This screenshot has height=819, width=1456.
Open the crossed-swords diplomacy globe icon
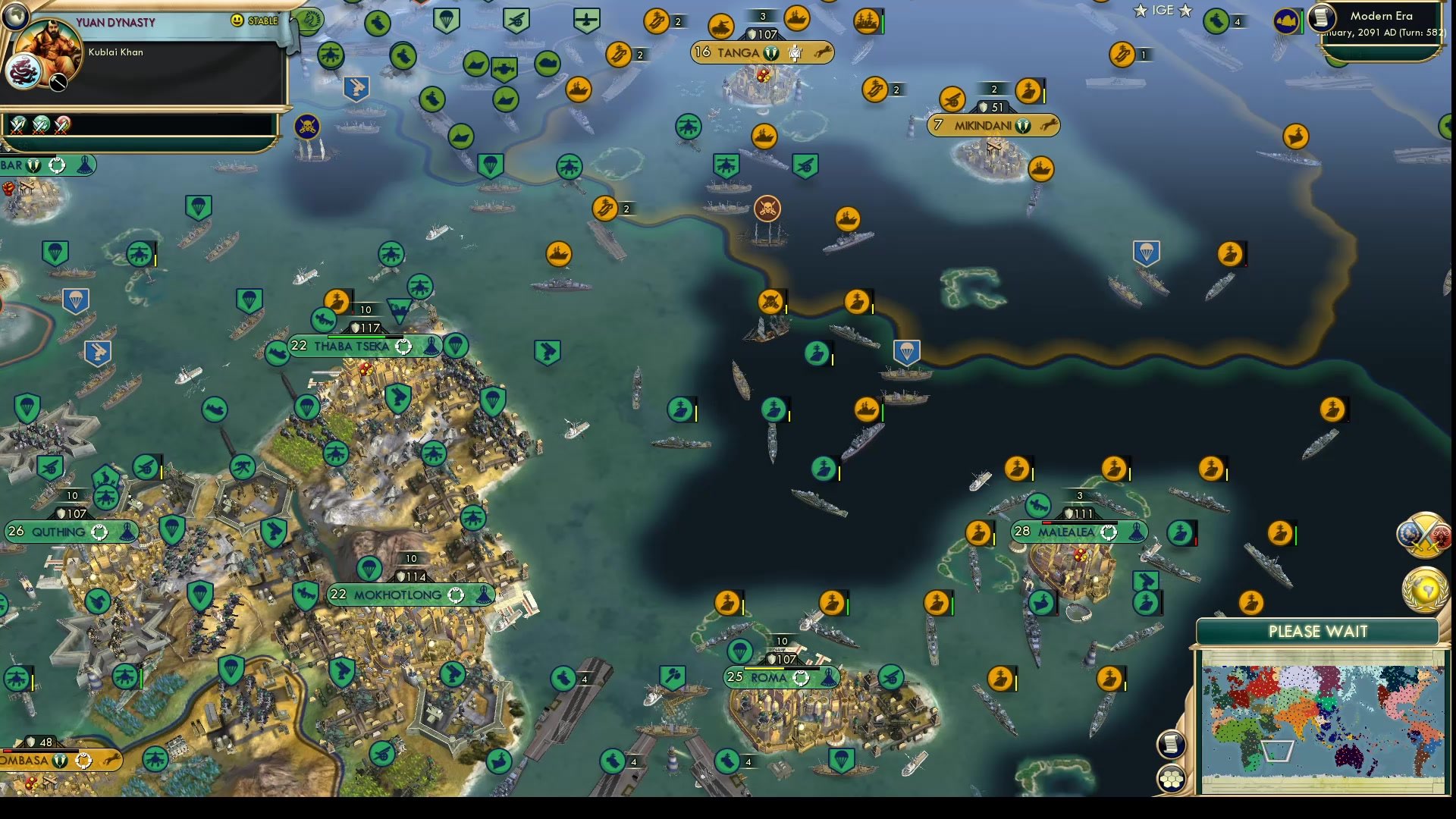(1425, 535)
